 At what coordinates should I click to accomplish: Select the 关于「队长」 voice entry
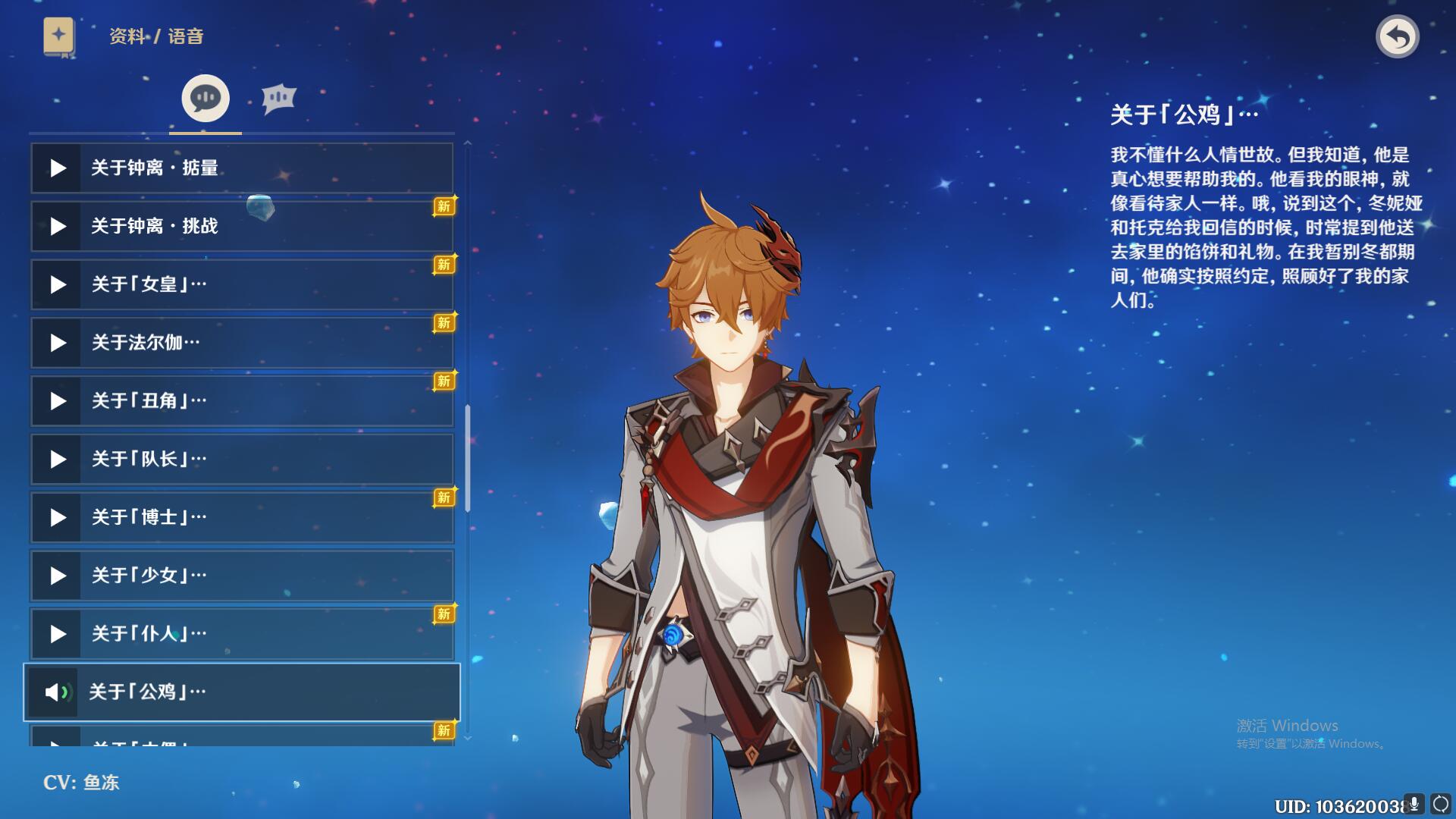coord(243,460)
